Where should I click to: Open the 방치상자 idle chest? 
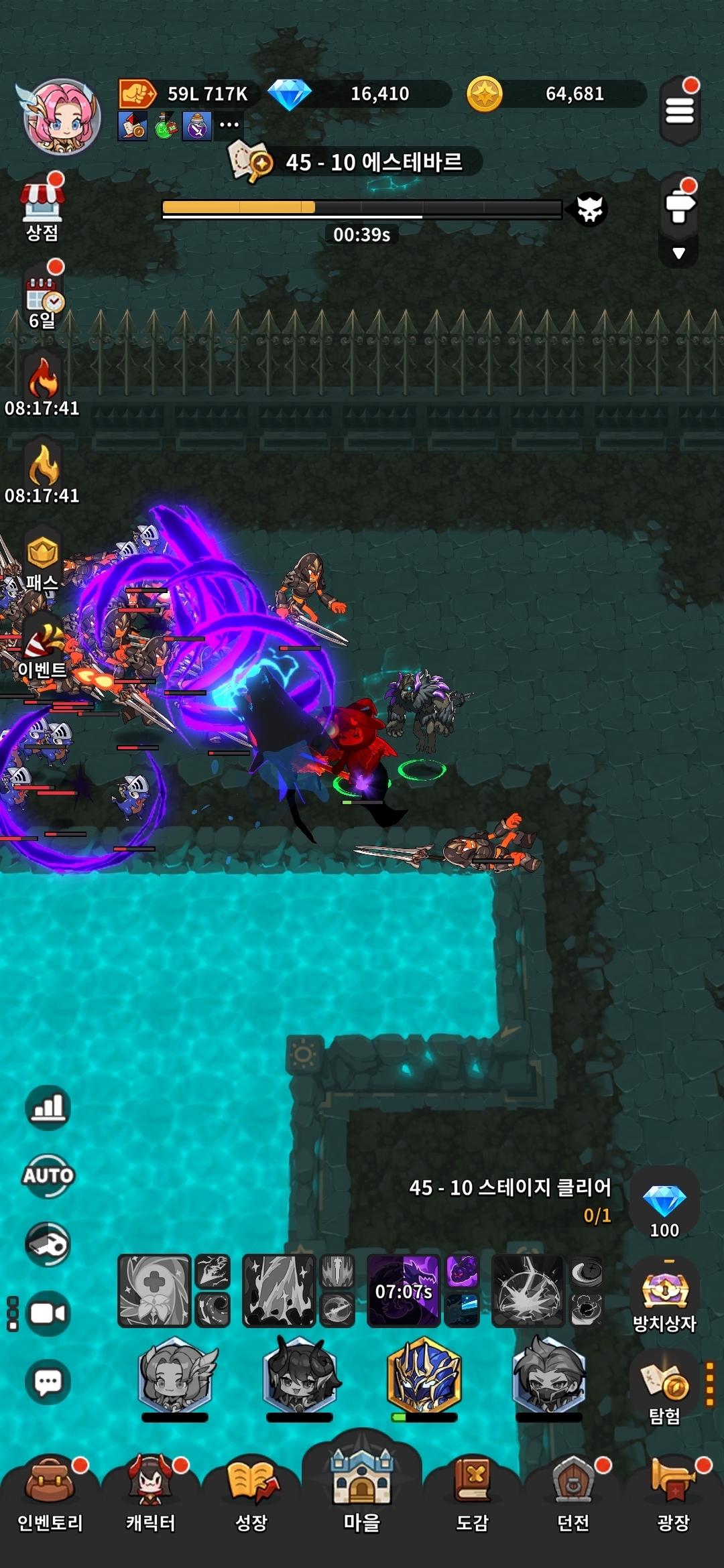pyautogui.click(x=664, y=1293)
